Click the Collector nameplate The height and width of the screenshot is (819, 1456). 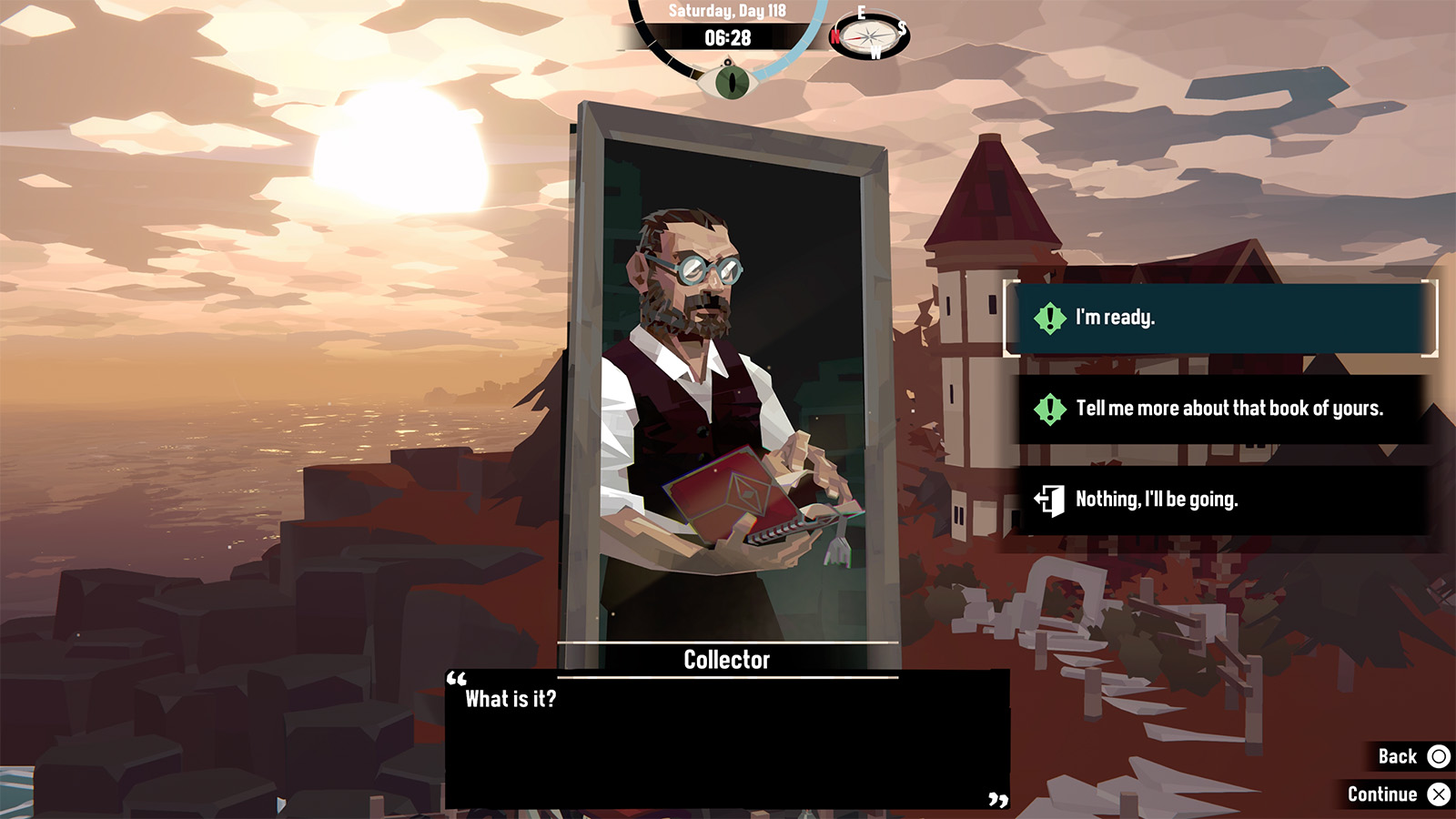point(727,660)
